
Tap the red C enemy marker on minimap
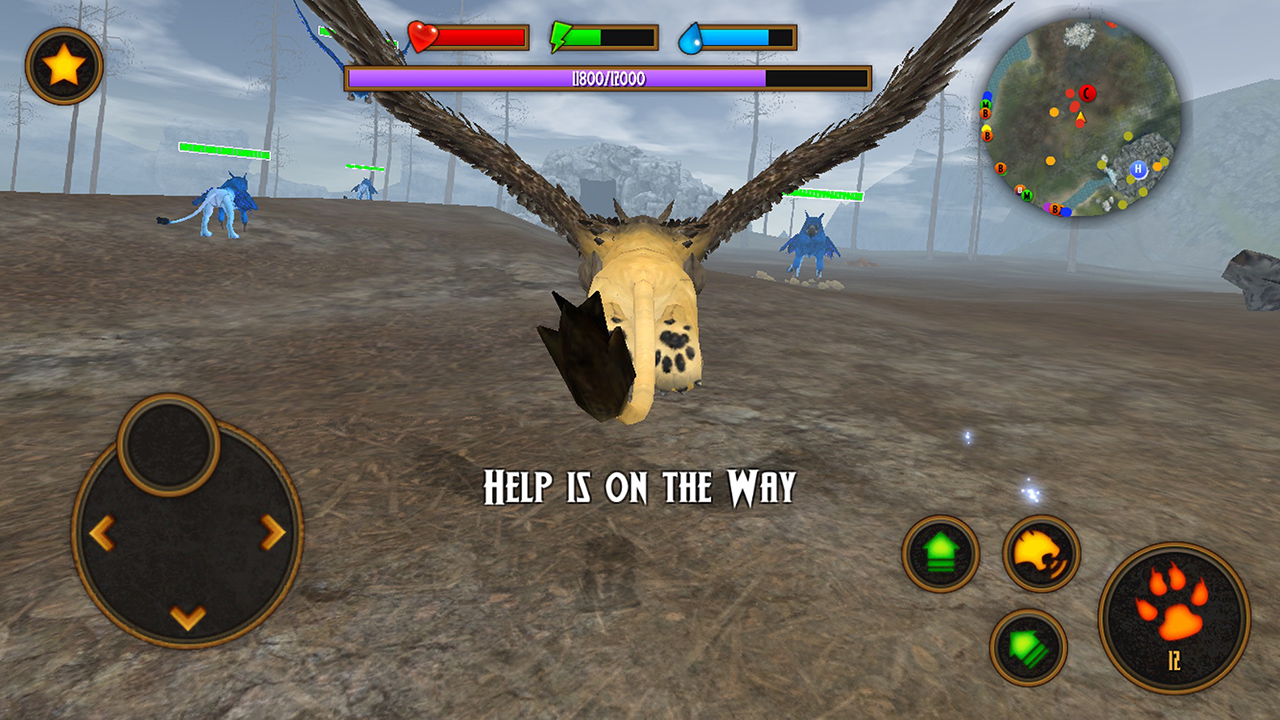(x=1087, y=92)
